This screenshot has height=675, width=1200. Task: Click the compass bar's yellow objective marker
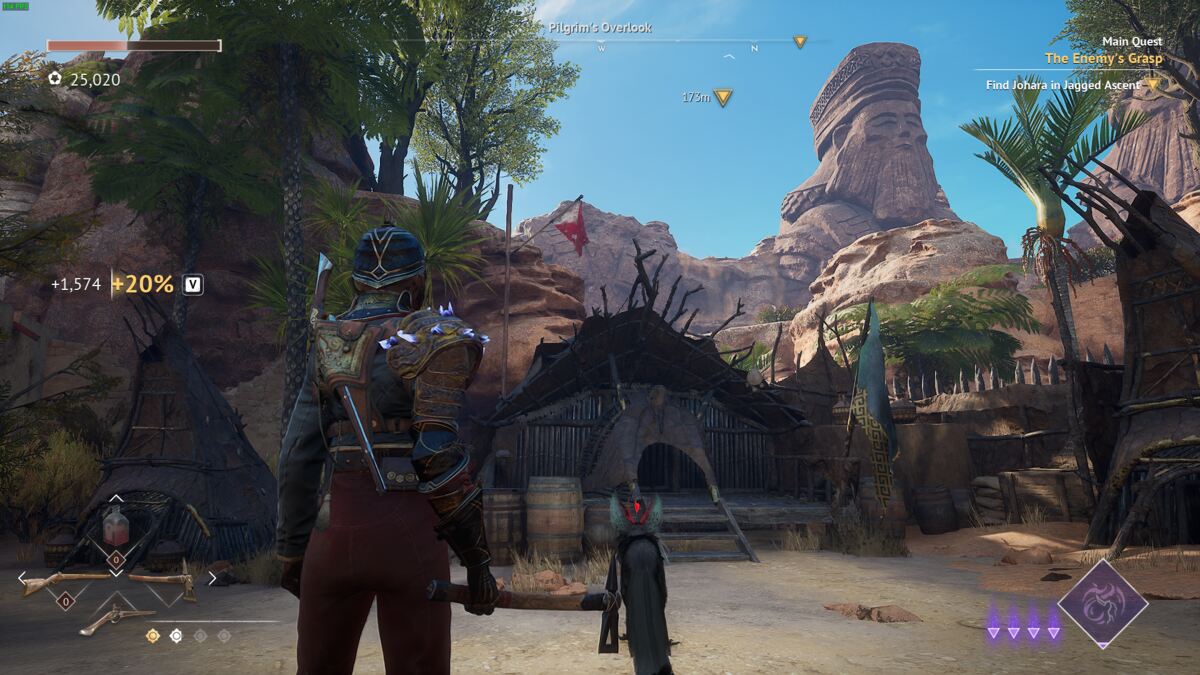pyautogui.click(x=799, y=42)
